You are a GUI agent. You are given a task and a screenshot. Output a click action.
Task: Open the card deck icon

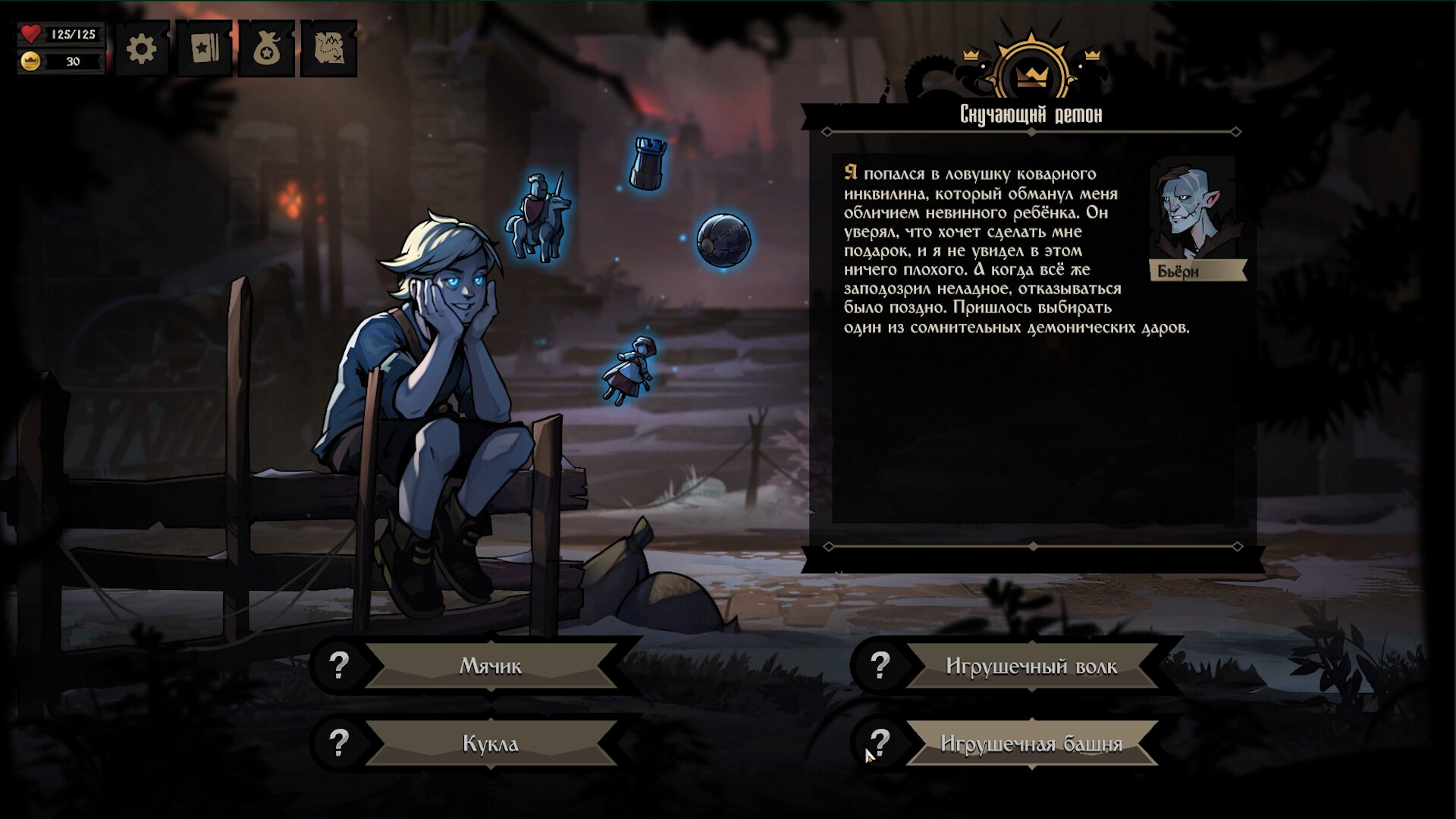tap(205, 49)
